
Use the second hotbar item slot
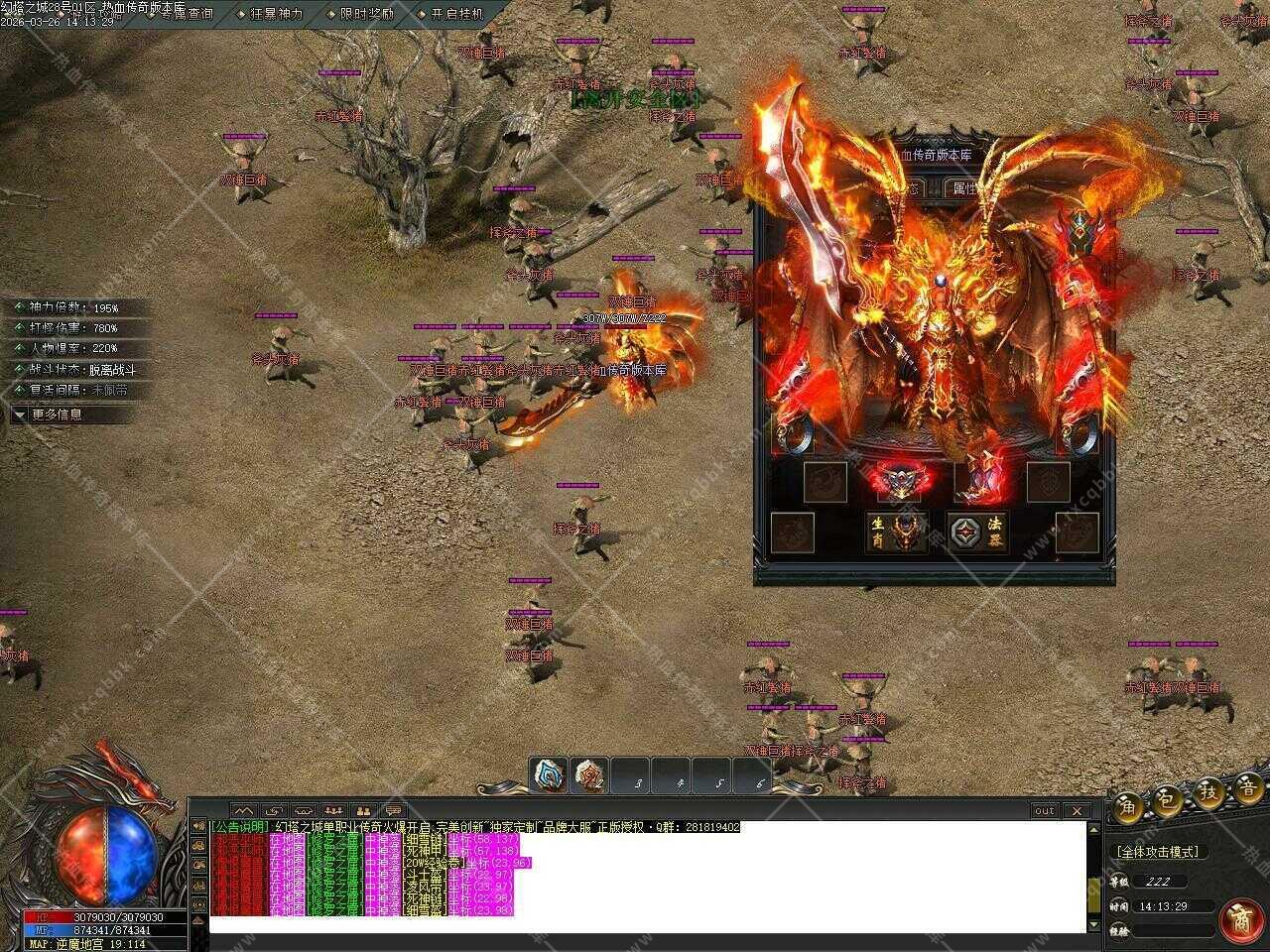(589, 776)
